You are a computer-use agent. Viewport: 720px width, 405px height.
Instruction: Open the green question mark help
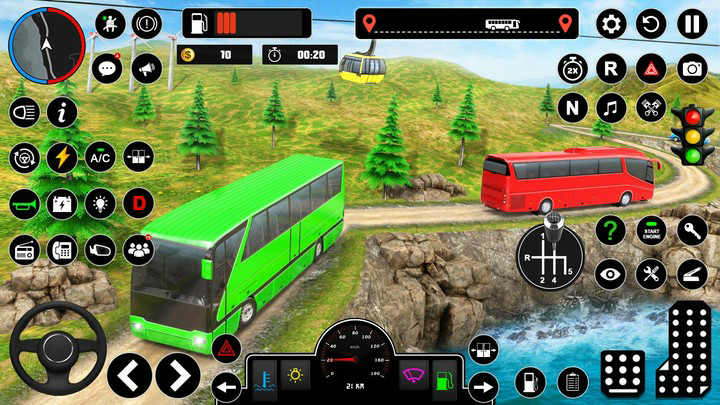[610, 232]
